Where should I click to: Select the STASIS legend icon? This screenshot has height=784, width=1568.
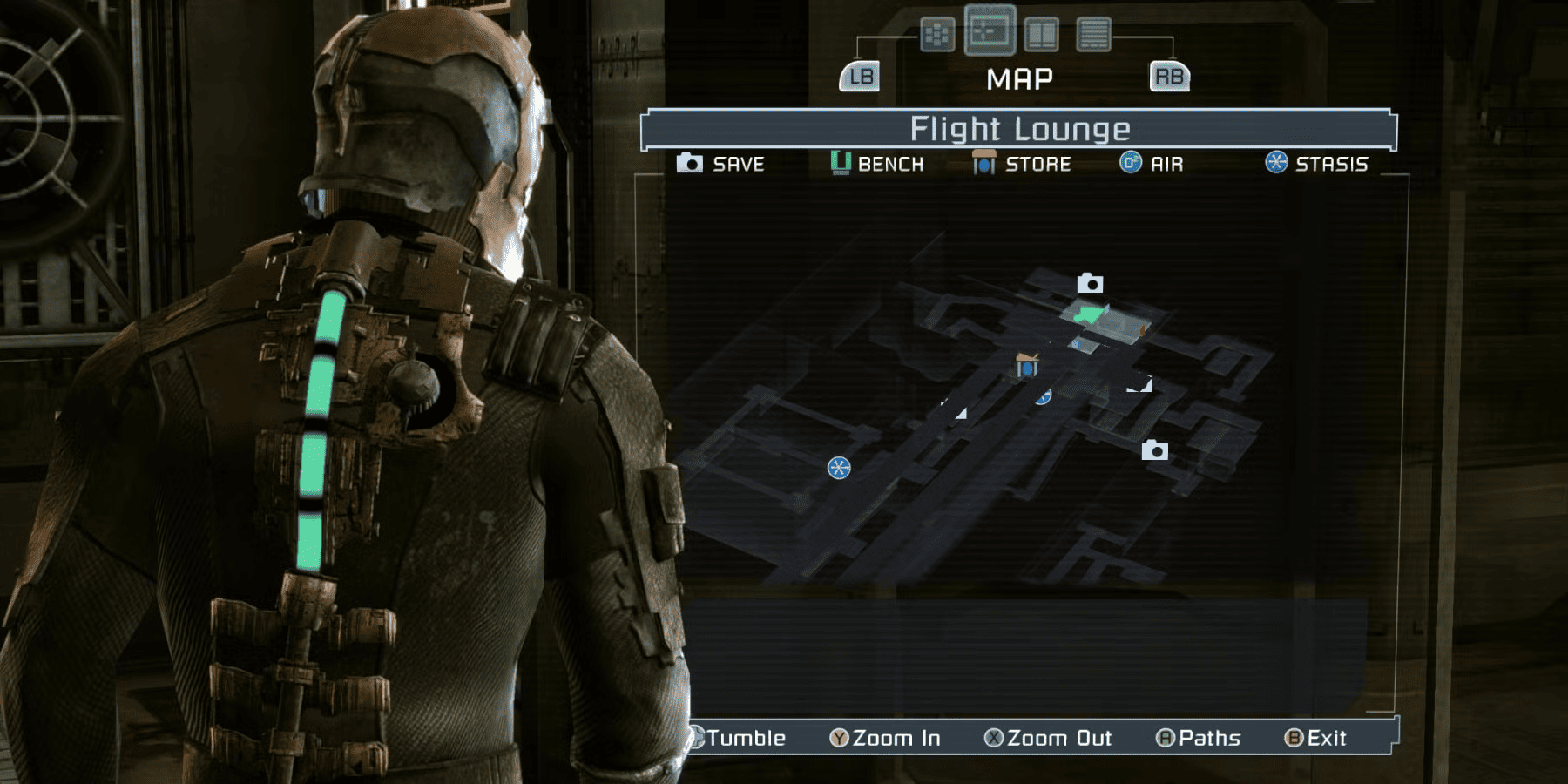coord(1275,163)
